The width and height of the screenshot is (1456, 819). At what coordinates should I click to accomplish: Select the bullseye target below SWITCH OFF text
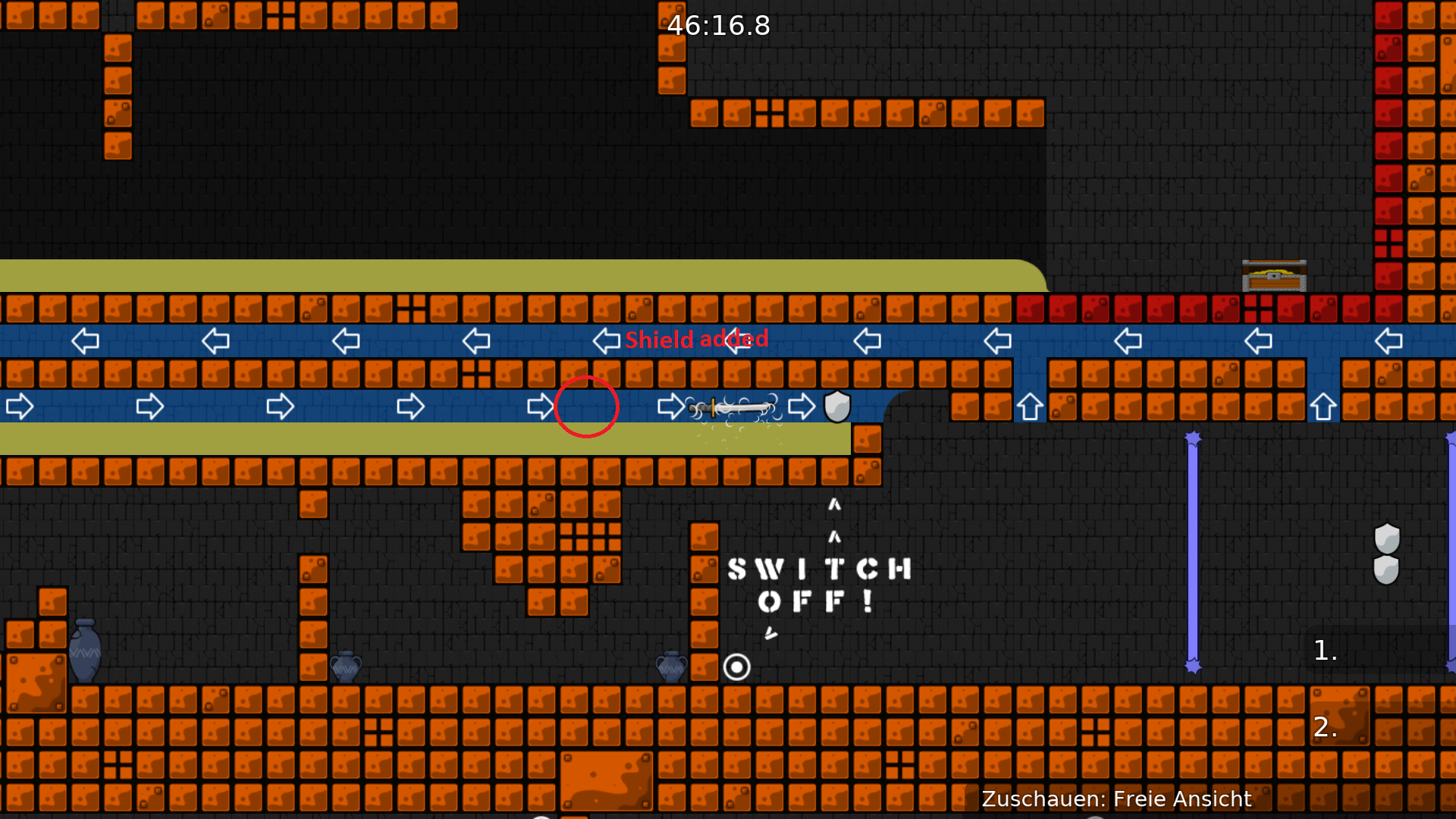click(737, 667)
